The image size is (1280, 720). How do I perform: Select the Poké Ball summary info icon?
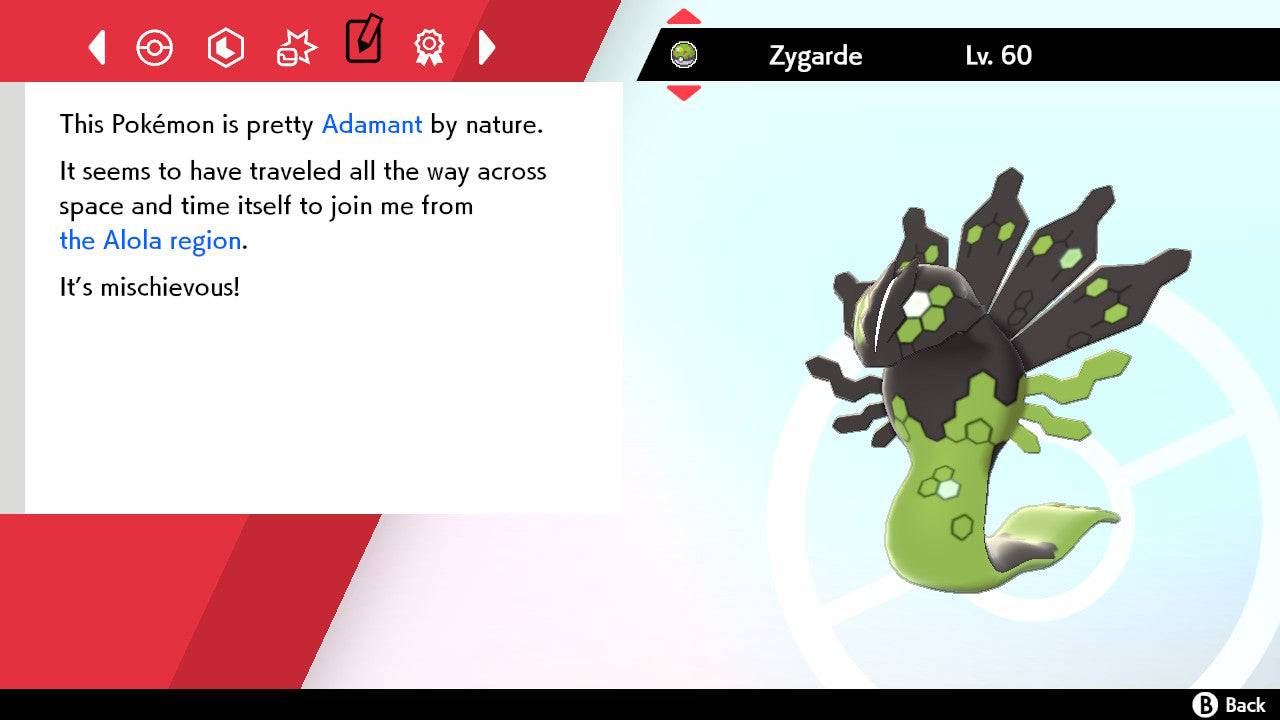pyautogui.click(x=155, y=47)
